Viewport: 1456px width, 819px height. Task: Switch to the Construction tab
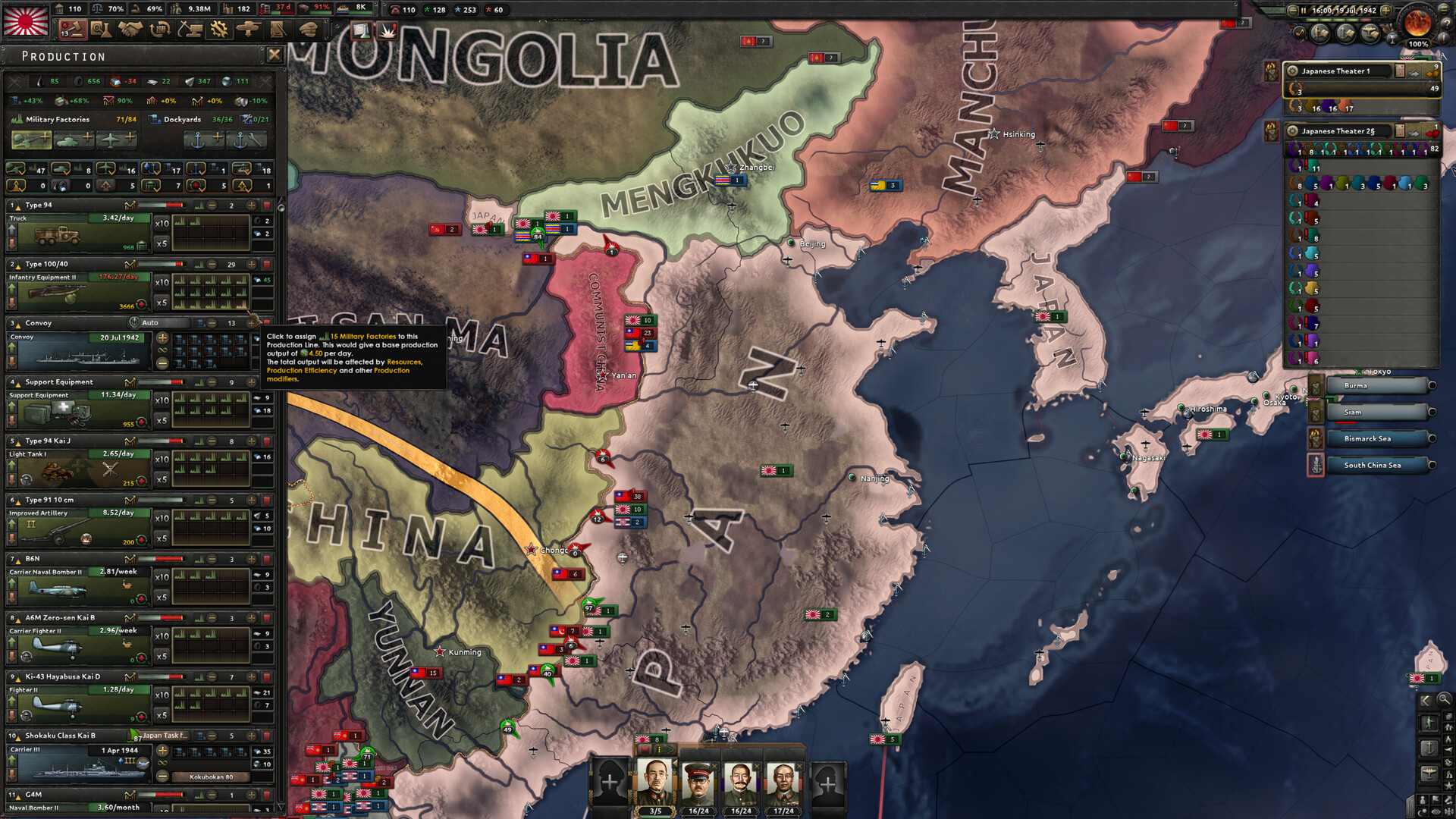click(x=190, y=28)
